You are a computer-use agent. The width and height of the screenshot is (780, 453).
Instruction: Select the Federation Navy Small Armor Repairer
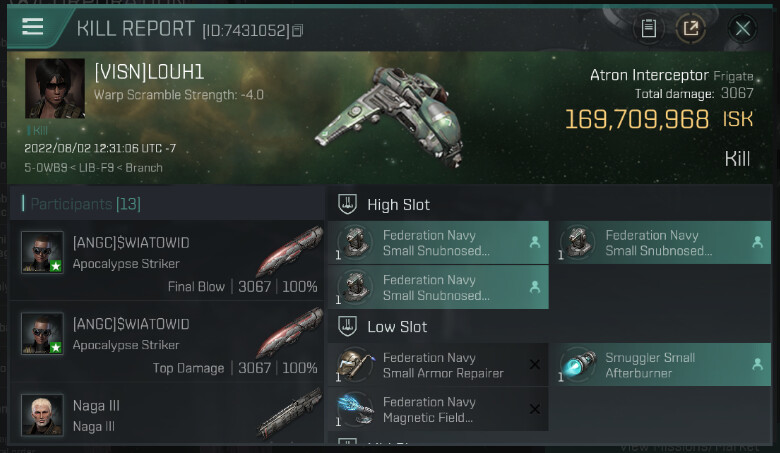(x=438, y=365)
